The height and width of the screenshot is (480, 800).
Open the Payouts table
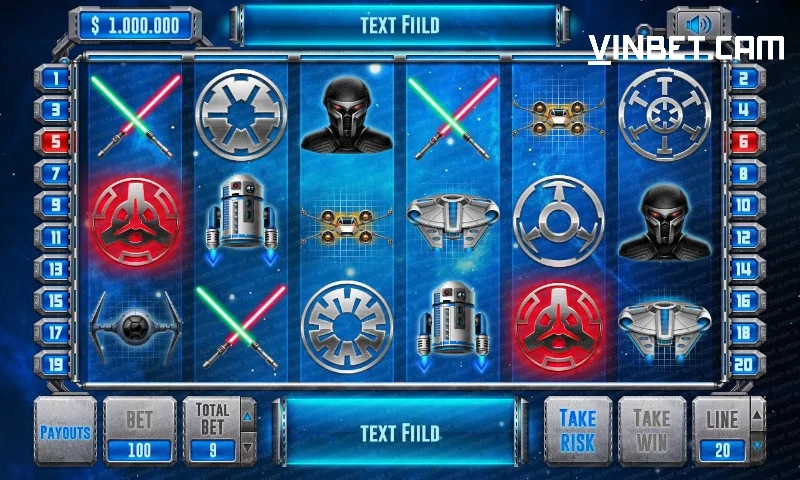point(65,432)
